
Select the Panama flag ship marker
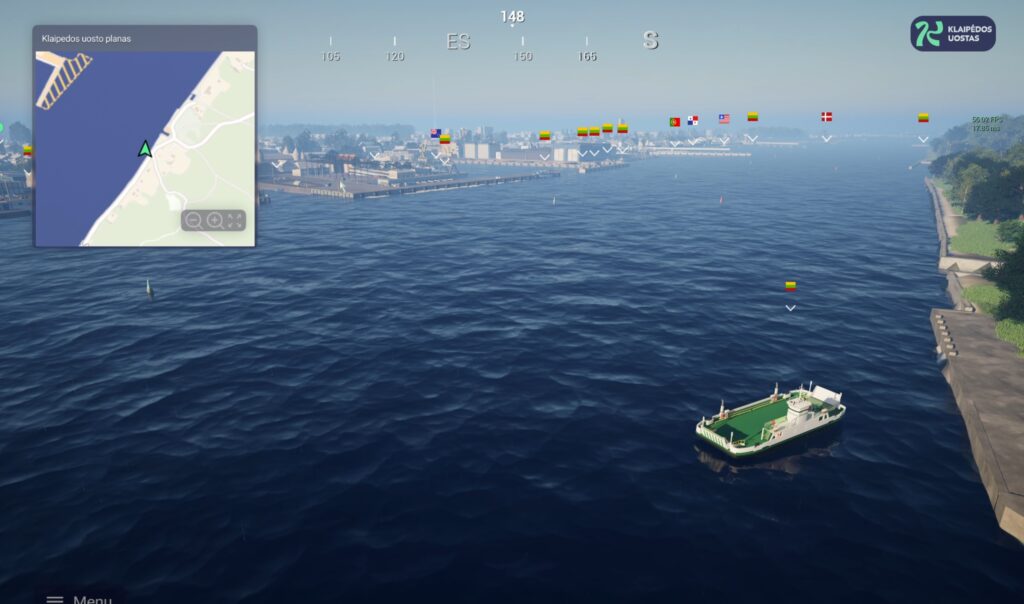[x=692, y=121]
